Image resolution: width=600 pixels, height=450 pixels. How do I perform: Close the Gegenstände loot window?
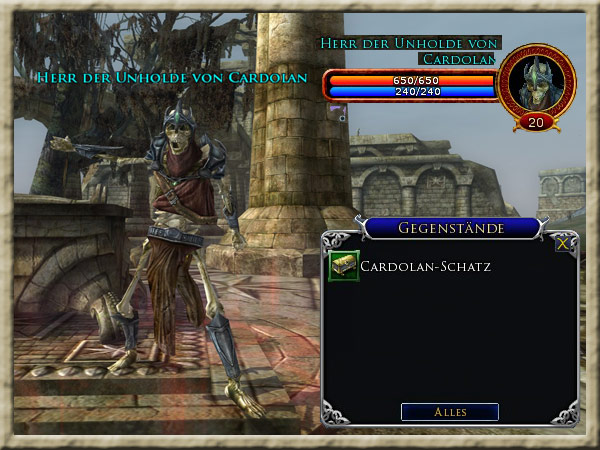click(563, 242)
